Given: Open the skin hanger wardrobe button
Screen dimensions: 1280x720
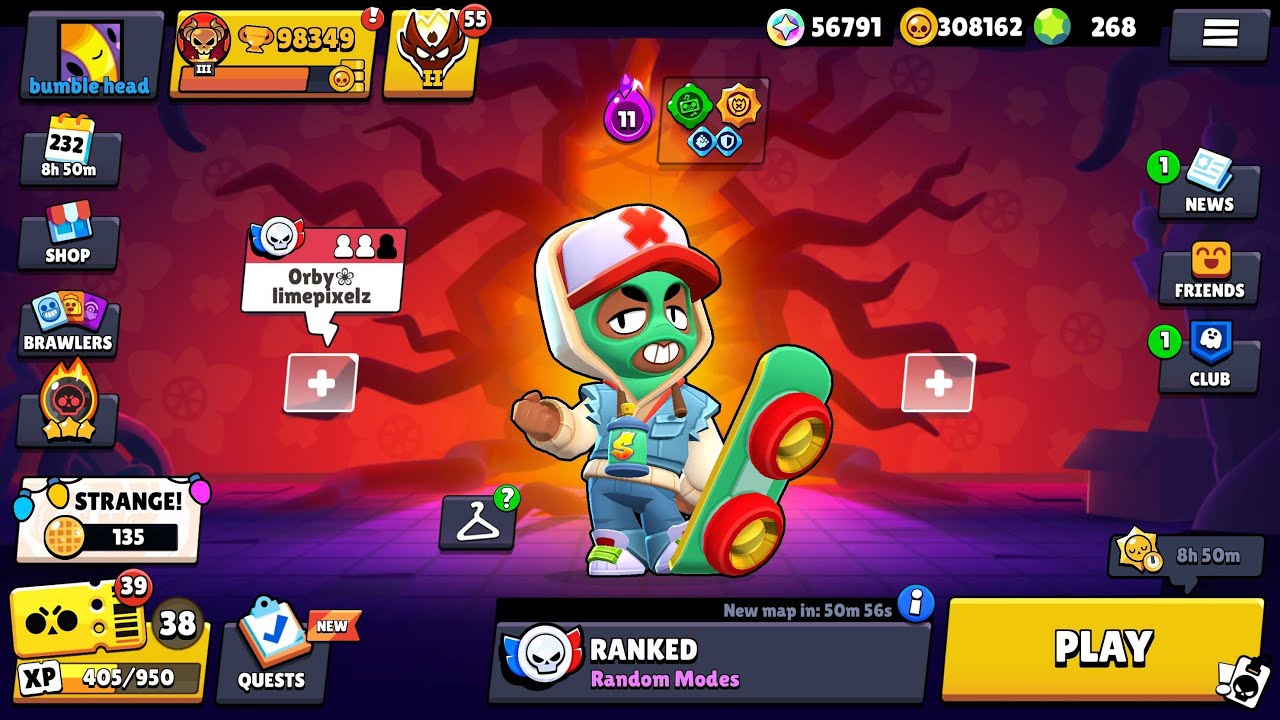Looking at the screenshot, I should pos(478,522).
